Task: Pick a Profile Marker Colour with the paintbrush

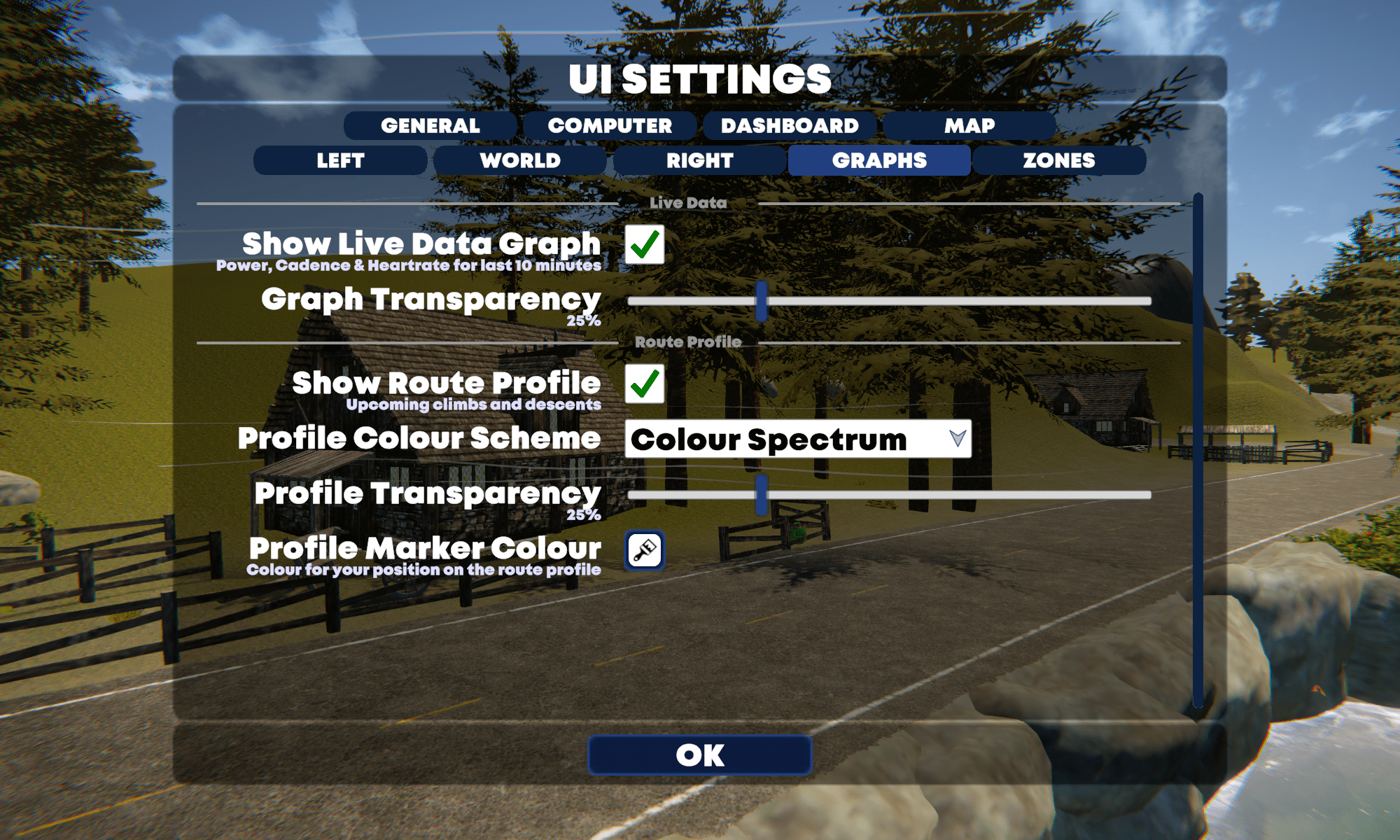Action: coord(644,550)
